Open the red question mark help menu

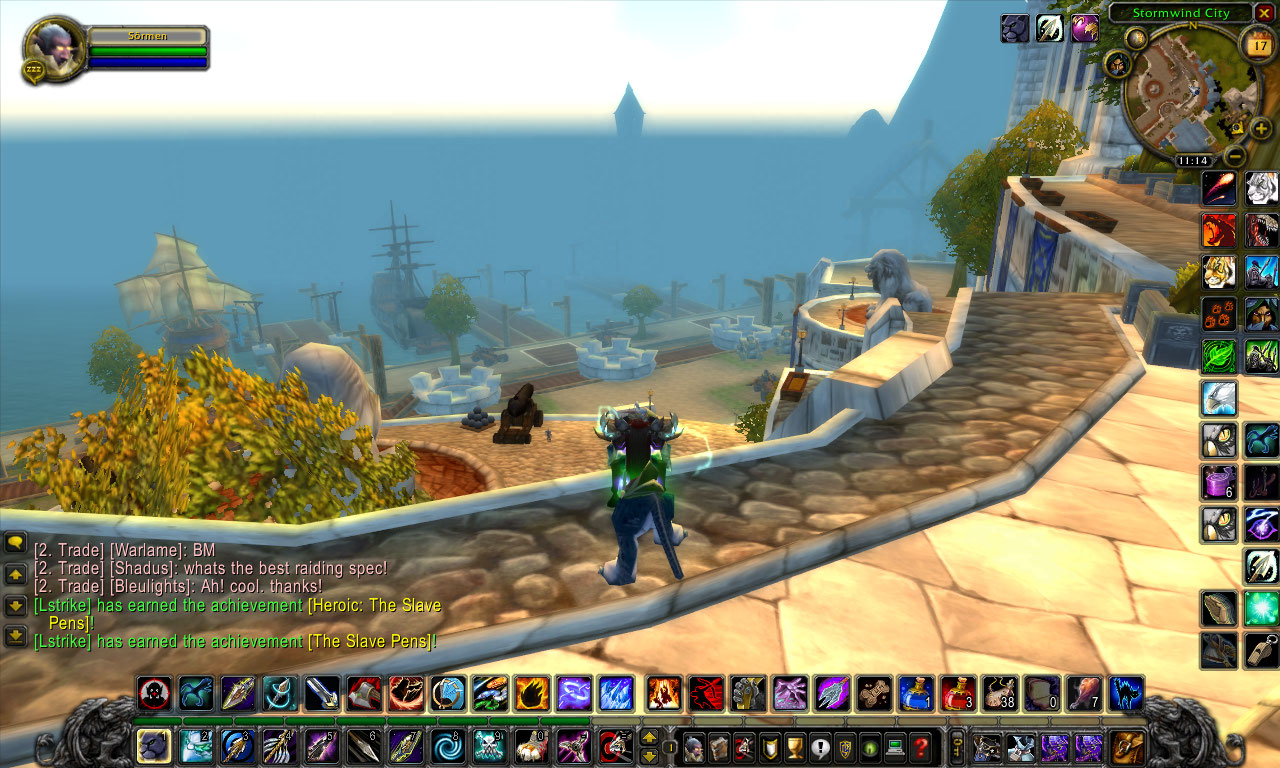point(921,747)
